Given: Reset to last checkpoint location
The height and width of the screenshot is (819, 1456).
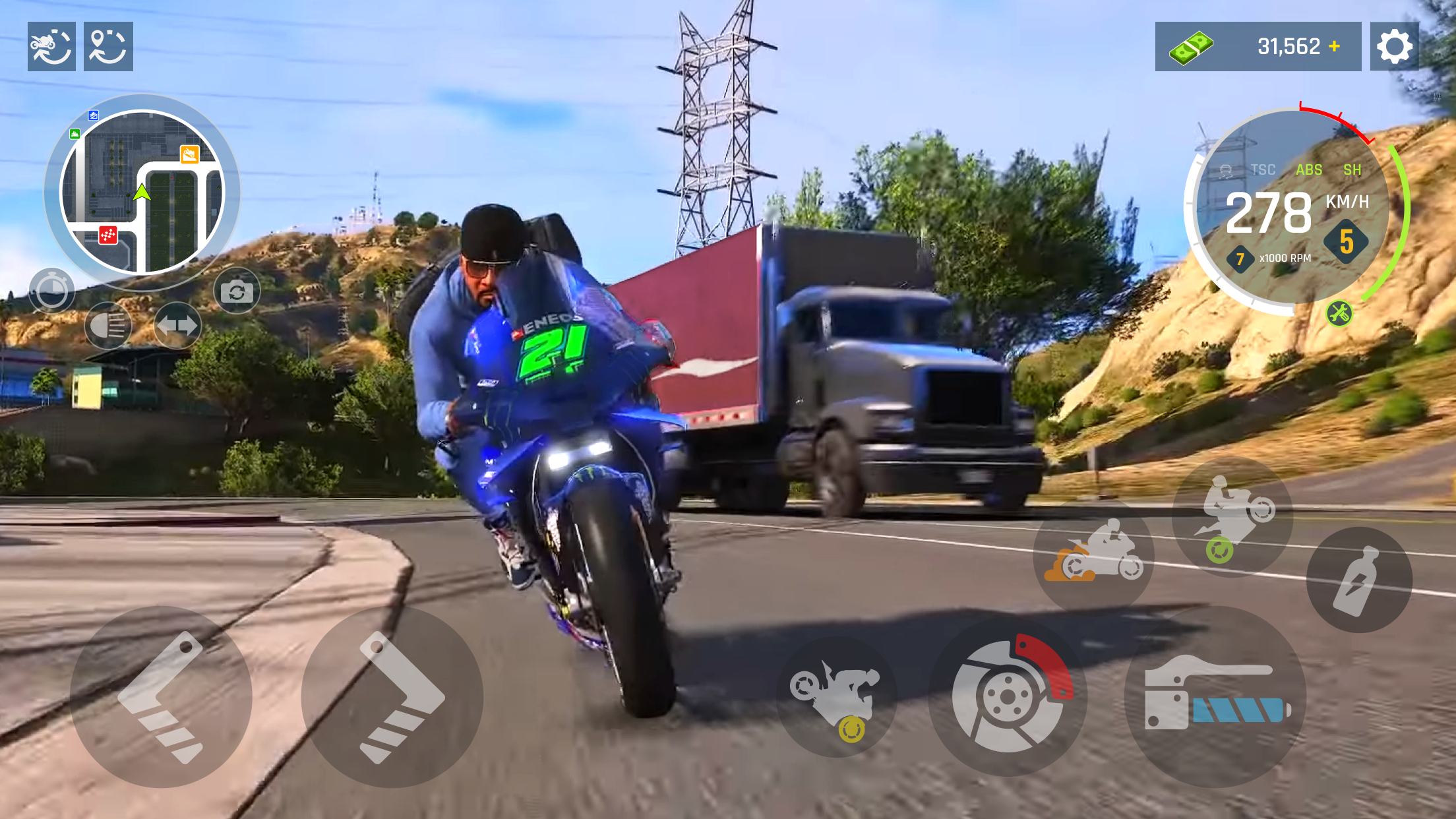Looking at the screenshot, I should click(108, 46).
